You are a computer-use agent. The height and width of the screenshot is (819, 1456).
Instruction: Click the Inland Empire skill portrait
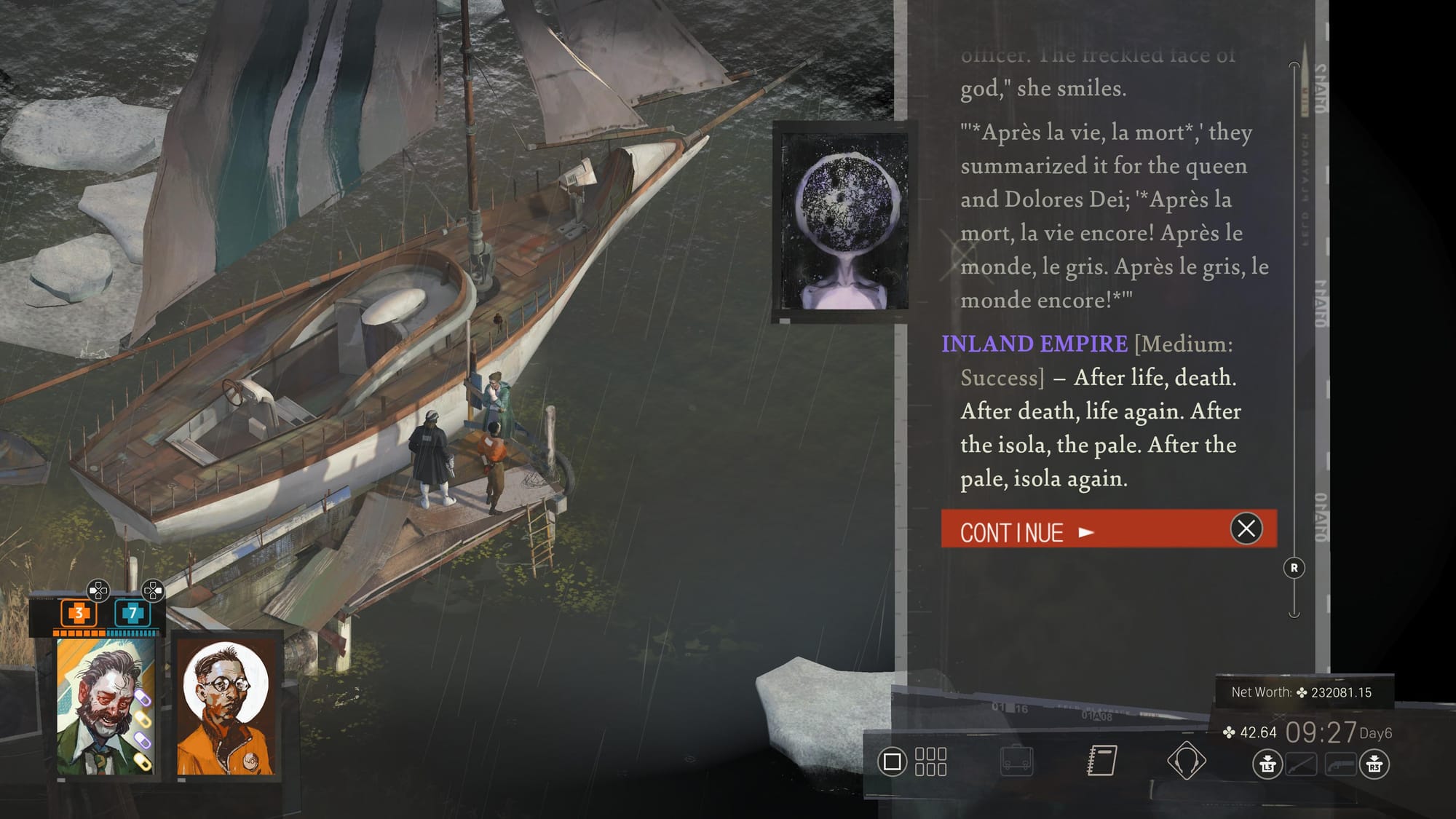pyautogui.click(x=844, y=221)
